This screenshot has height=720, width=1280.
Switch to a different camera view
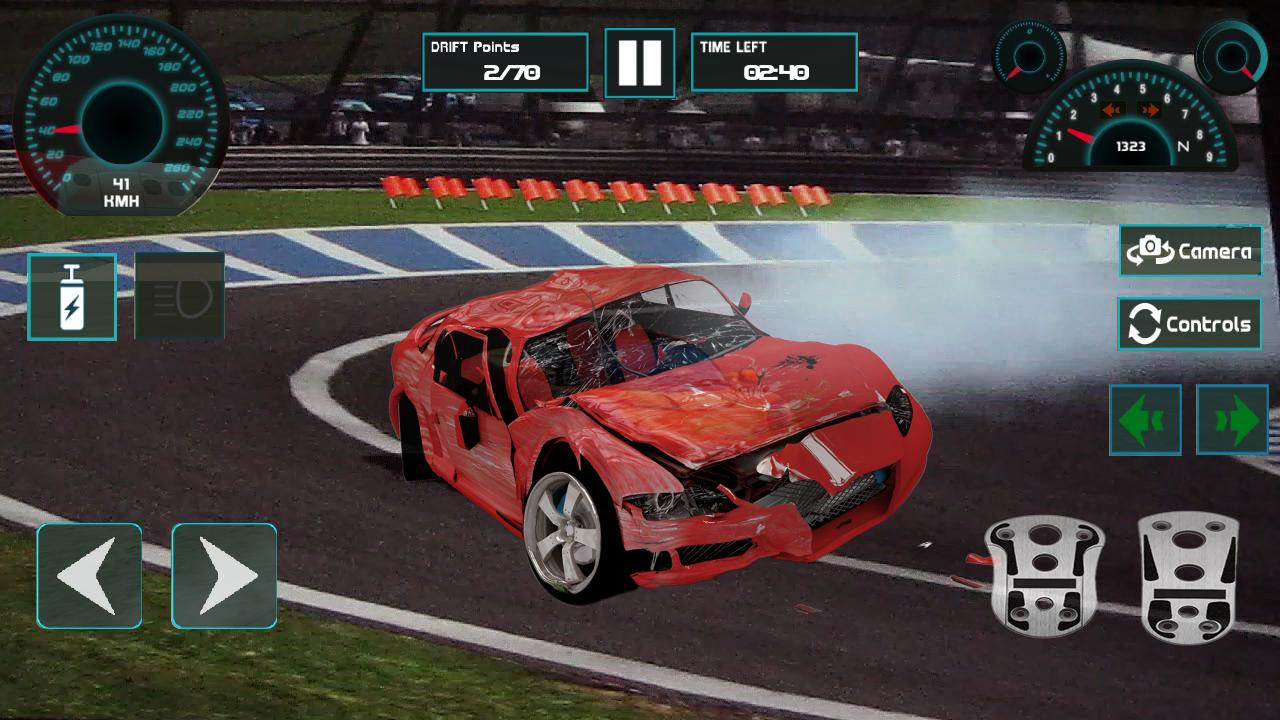(x=1189, y=251)
